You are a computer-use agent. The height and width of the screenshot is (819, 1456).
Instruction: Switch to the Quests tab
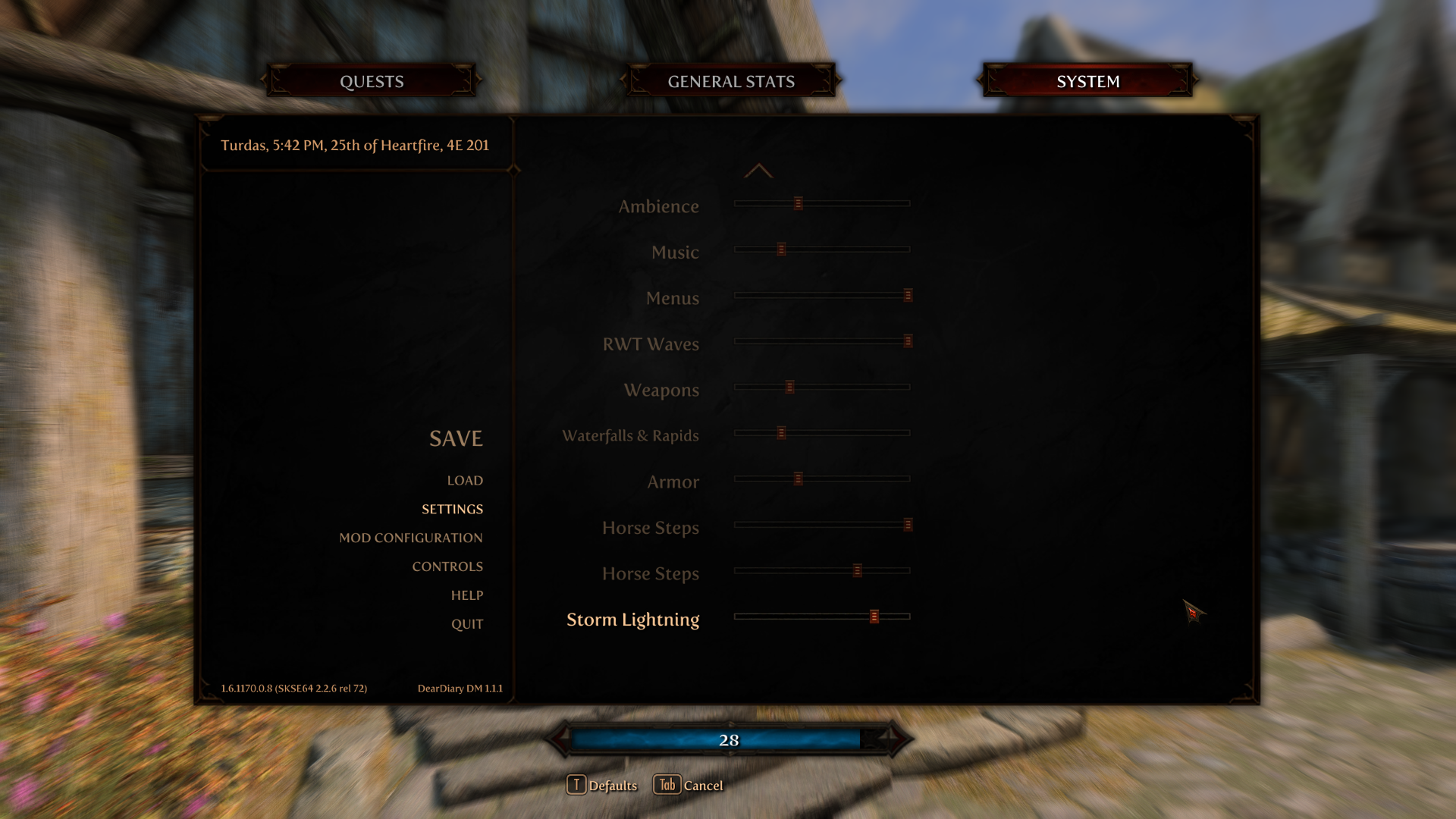tap(372, 81)
